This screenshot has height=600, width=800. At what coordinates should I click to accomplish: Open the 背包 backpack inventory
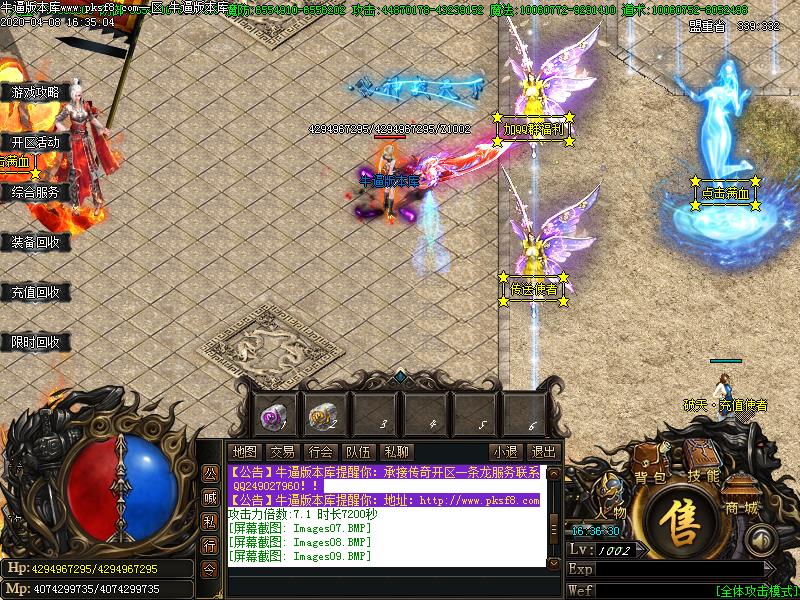point(649,476)
